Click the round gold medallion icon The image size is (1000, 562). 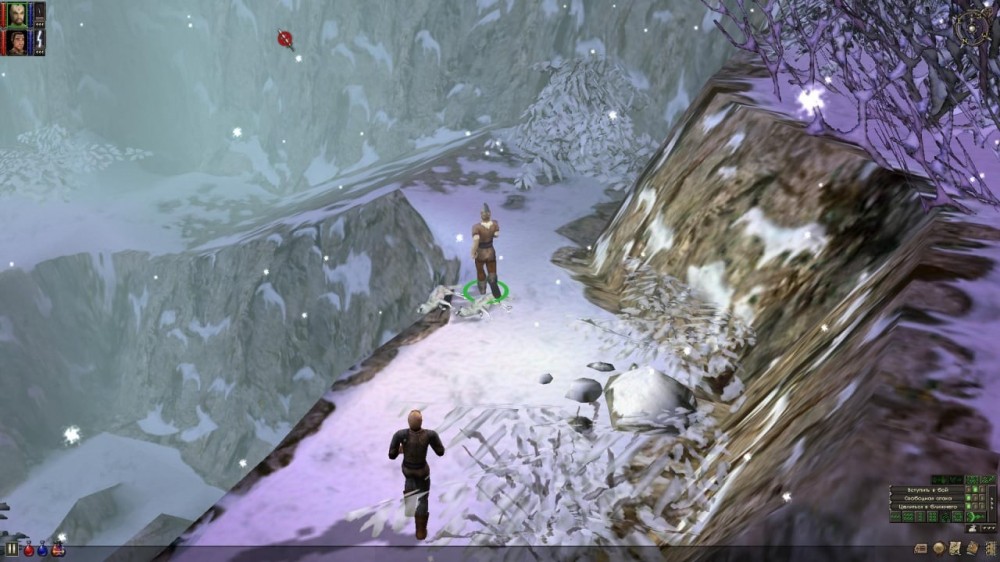coord(938,548)
